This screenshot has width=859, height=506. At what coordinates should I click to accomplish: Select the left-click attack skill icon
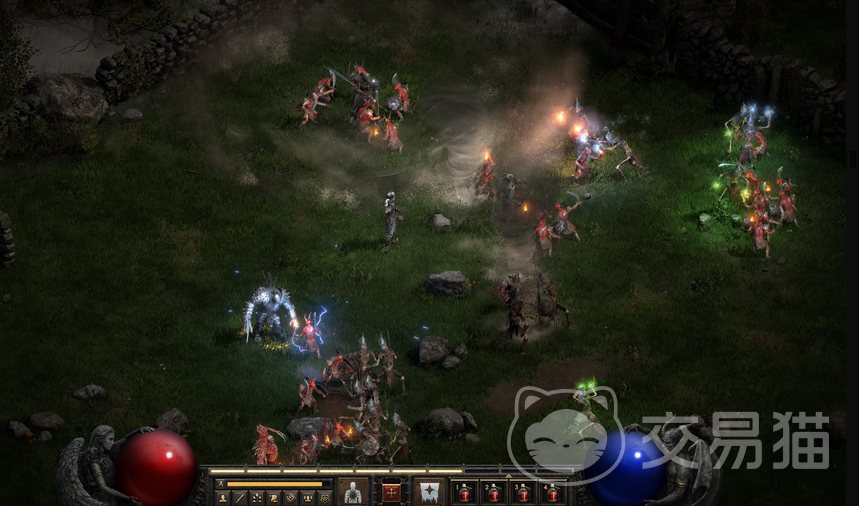[352, 491]
